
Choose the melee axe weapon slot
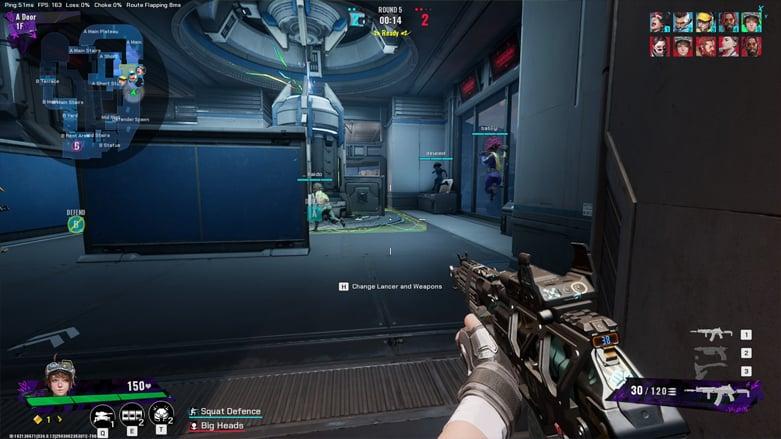[709, 371]
